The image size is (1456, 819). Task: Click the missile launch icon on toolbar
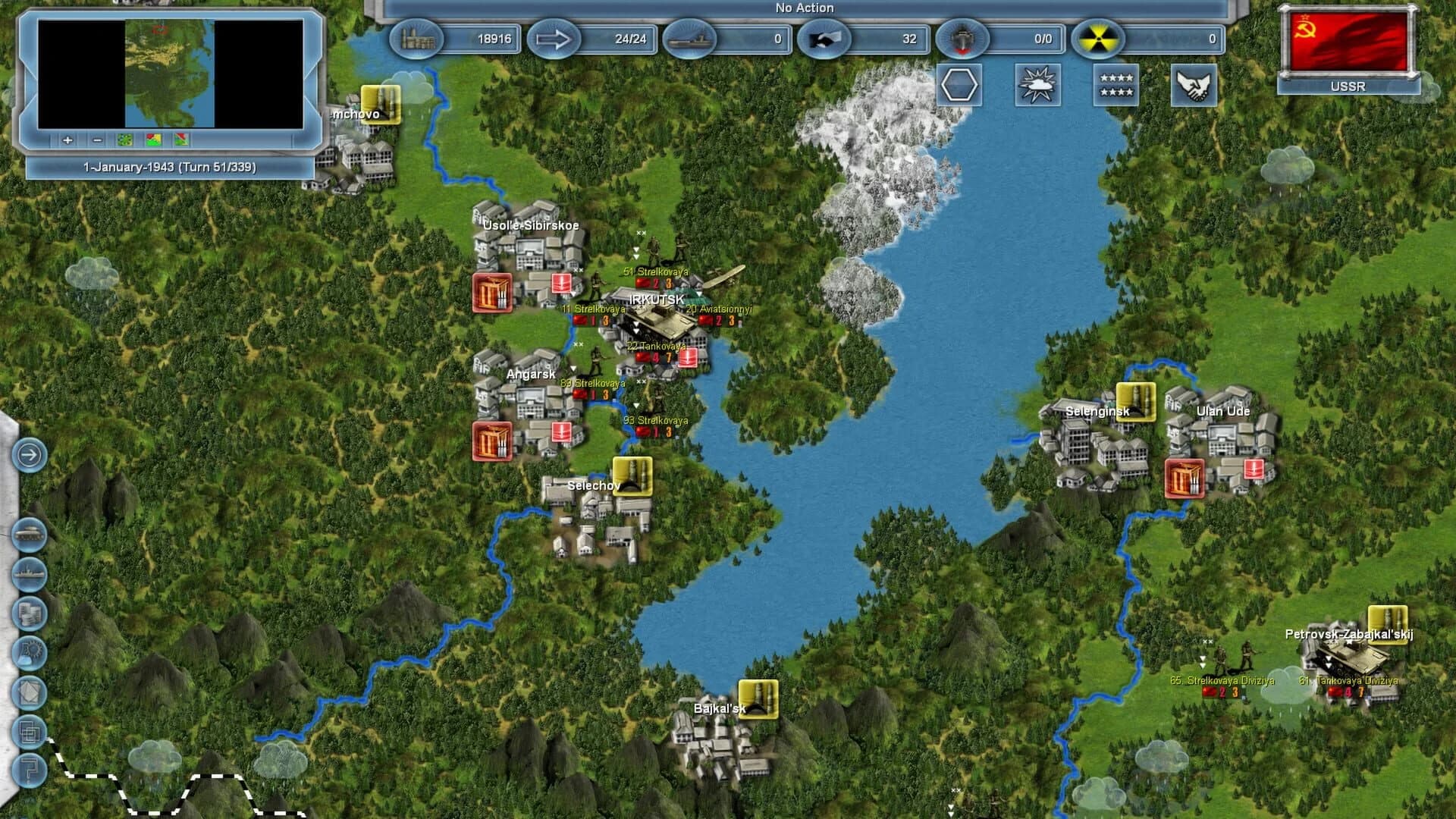(x=963, y=39)
